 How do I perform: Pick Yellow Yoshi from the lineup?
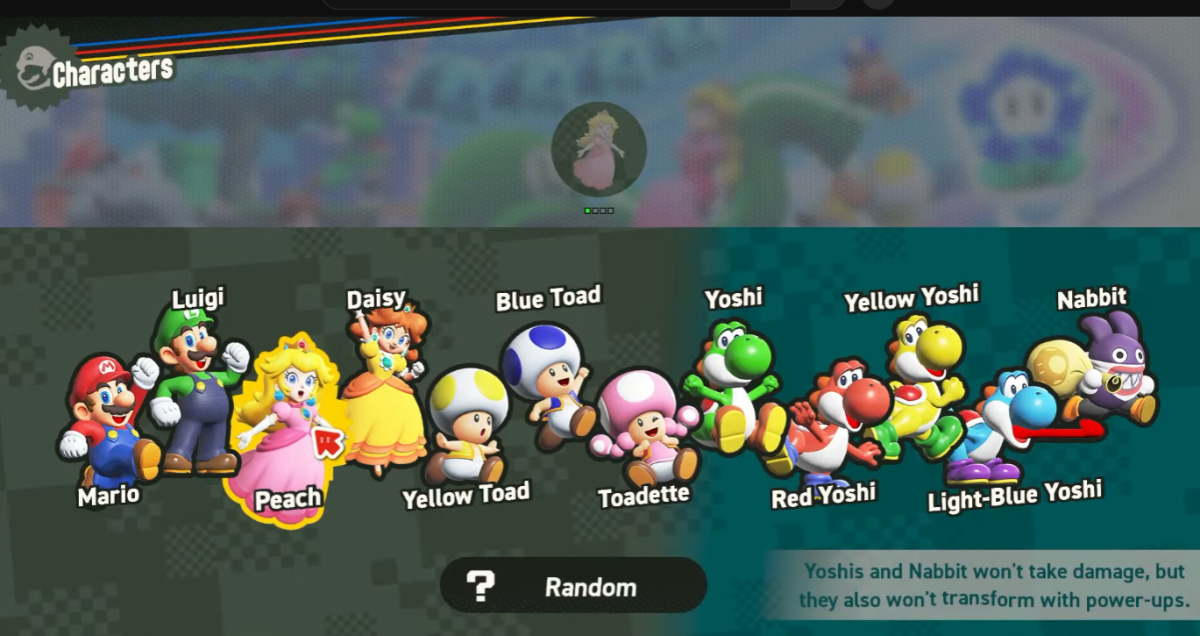(918, 380)
